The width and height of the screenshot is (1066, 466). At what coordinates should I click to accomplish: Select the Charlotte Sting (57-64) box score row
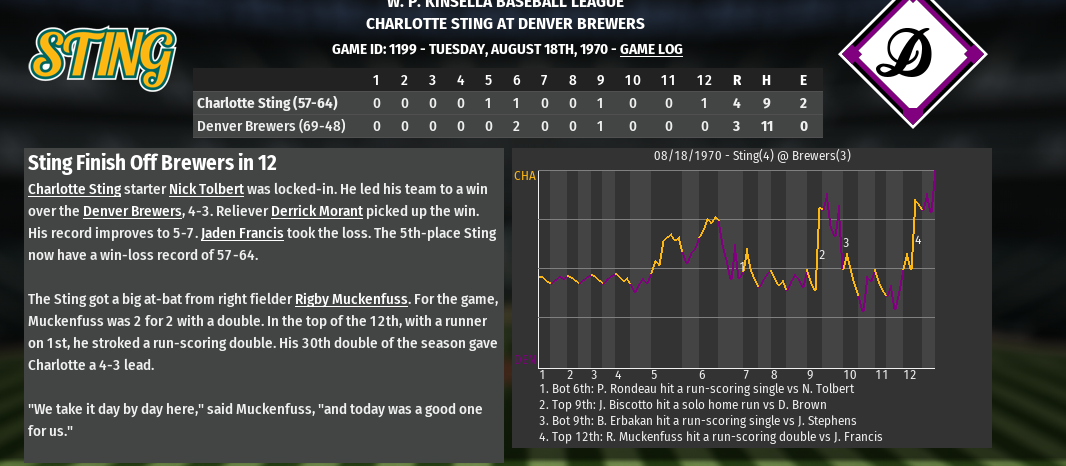click(507, 103)
